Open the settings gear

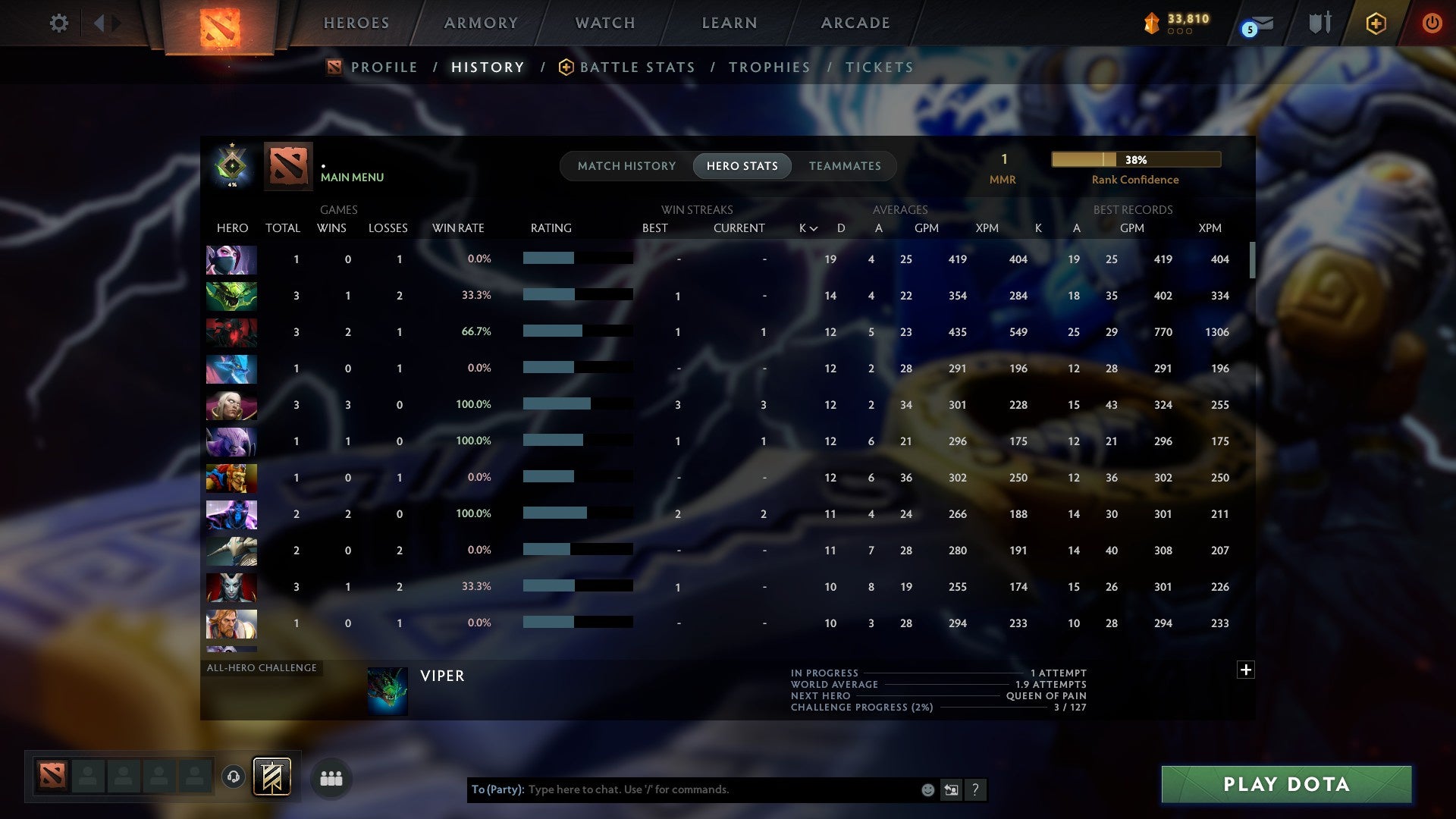(x=59, y=23)
